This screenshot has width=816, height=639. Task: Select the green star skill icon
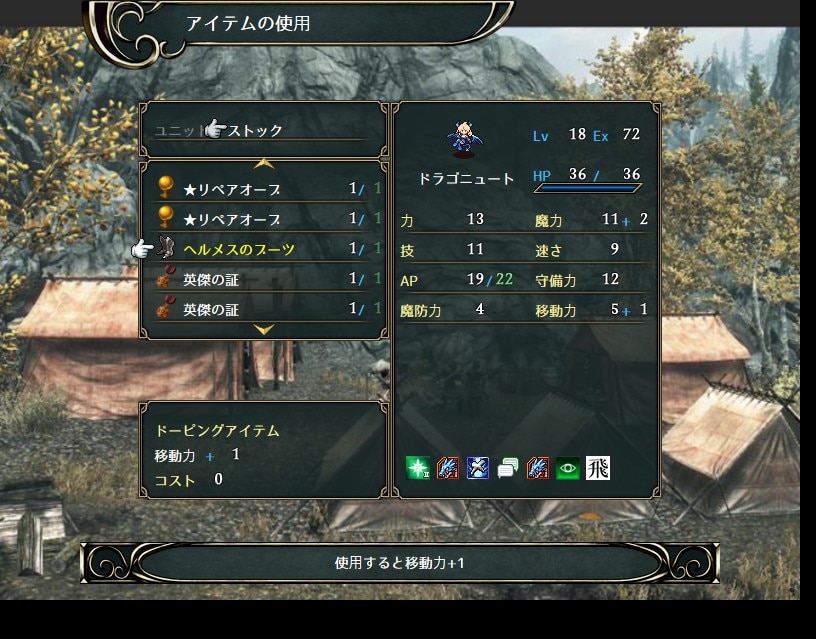tap(418, 467)
